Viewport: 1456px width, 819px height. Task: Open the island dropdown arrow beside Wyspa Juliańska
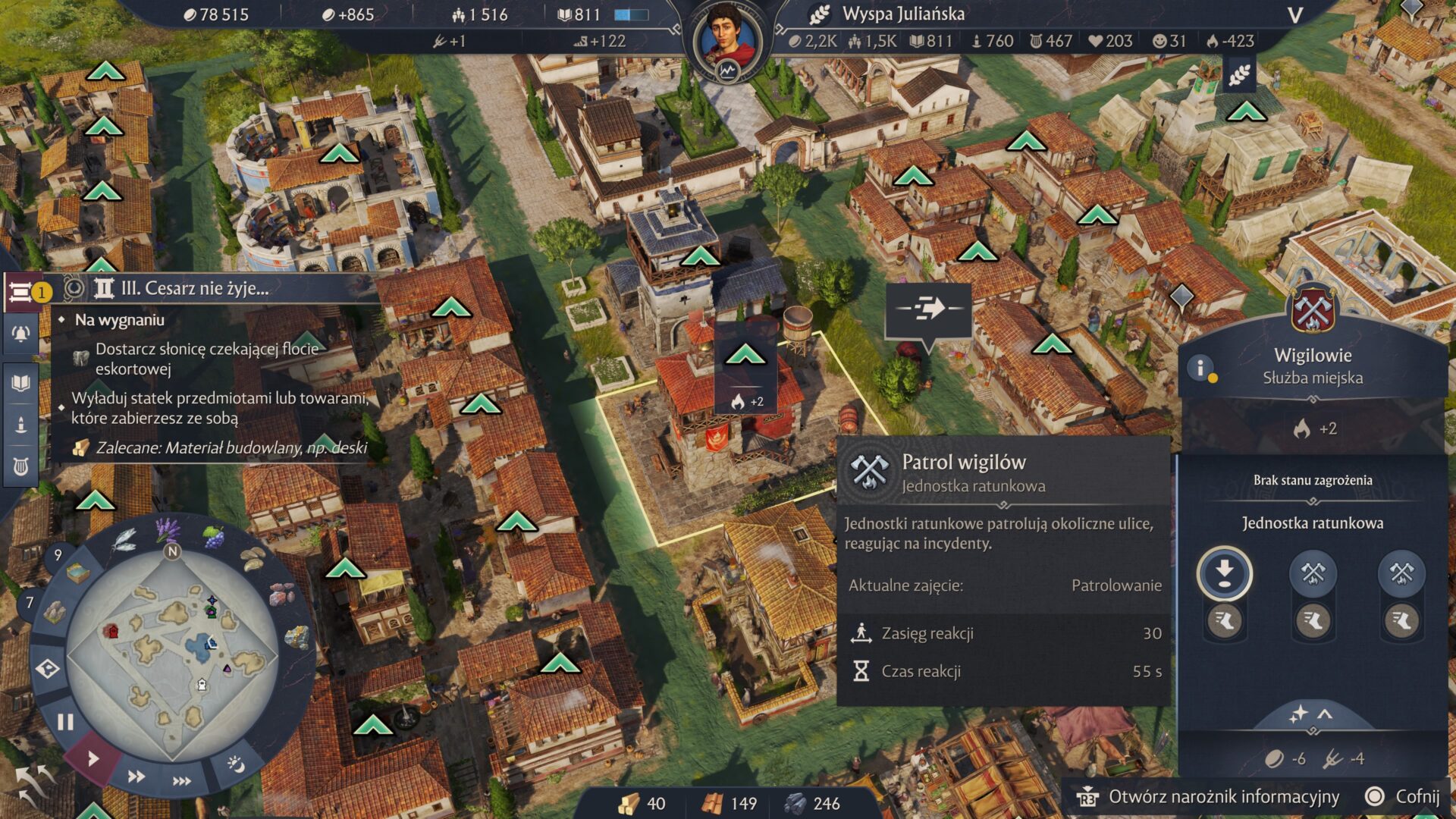[x=1295, y=15]
